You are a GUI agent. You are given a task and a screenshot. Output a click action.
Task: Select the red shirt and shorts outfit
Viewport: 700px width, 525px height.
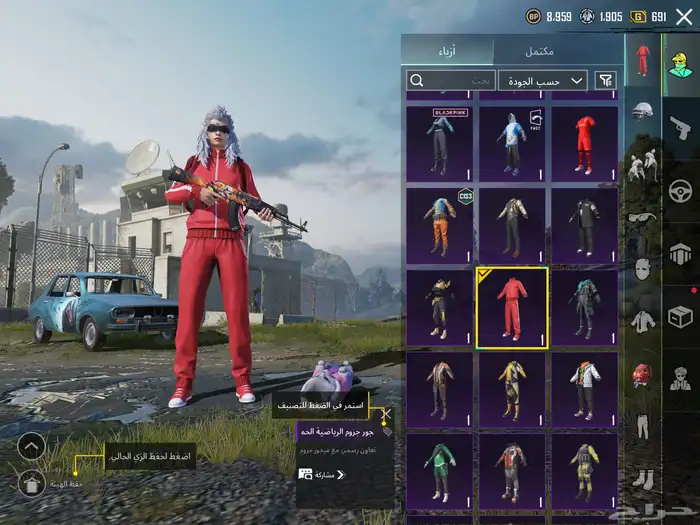pyautogui.click(x=585, y=144)
